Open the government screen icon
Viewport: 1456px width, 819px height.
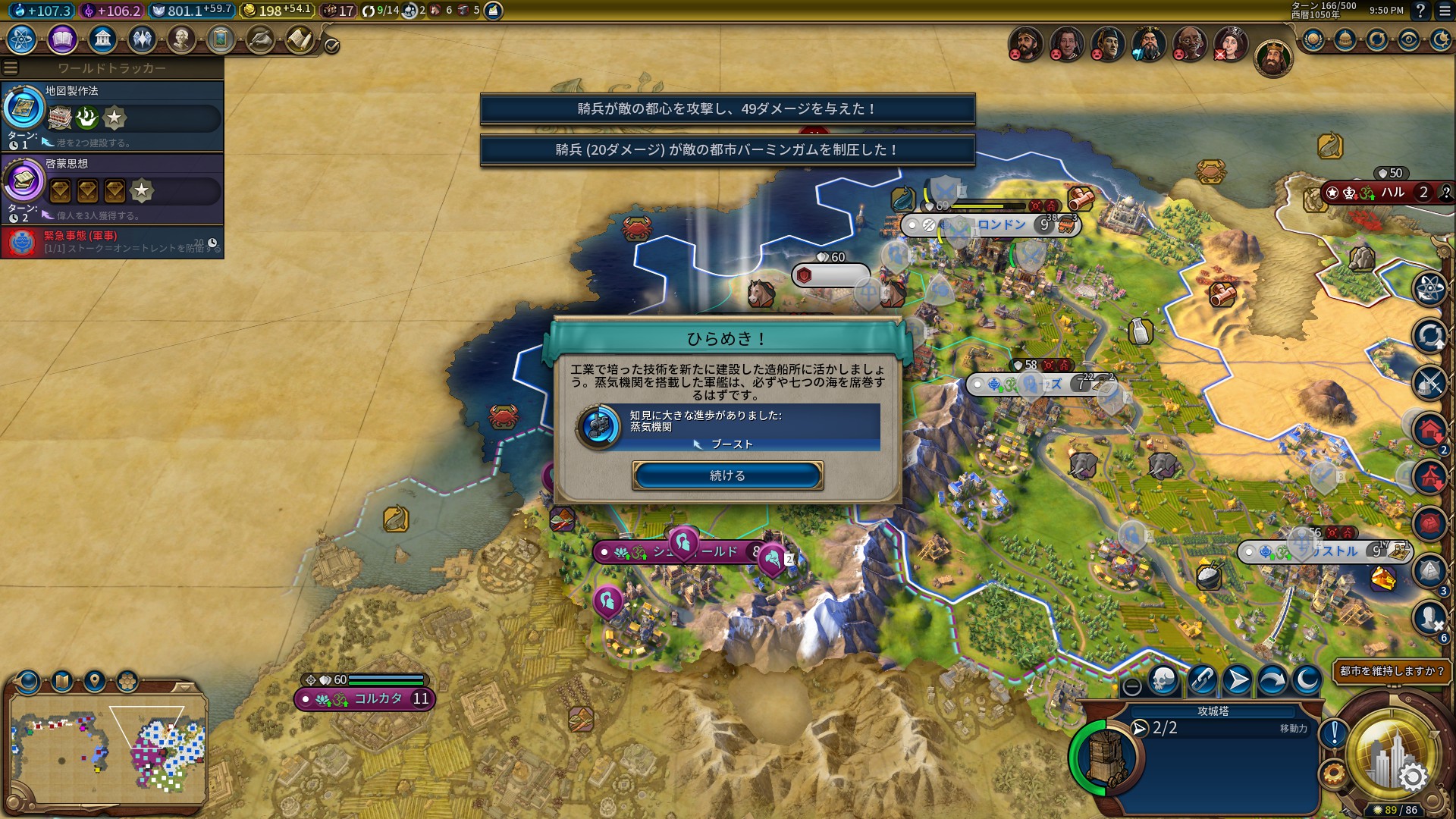coord(102,39)
